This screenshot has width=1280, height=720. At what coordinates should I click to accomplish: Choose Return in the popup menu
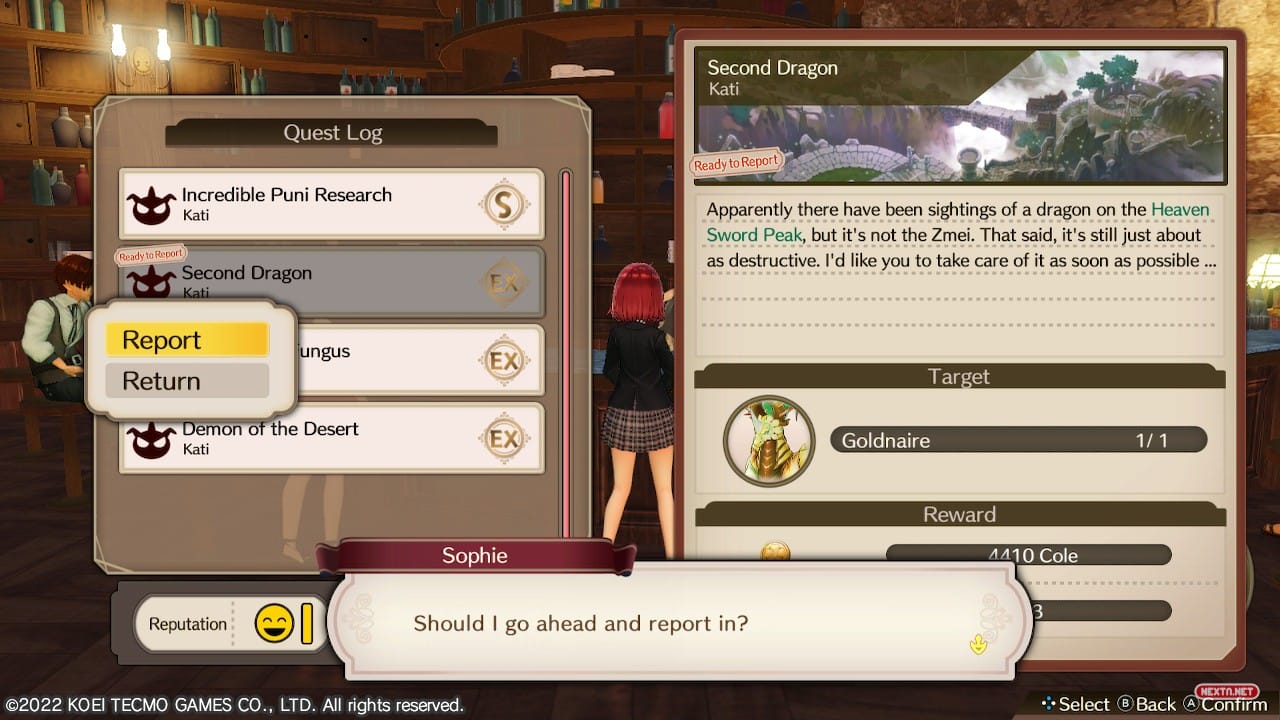[187, 381]
